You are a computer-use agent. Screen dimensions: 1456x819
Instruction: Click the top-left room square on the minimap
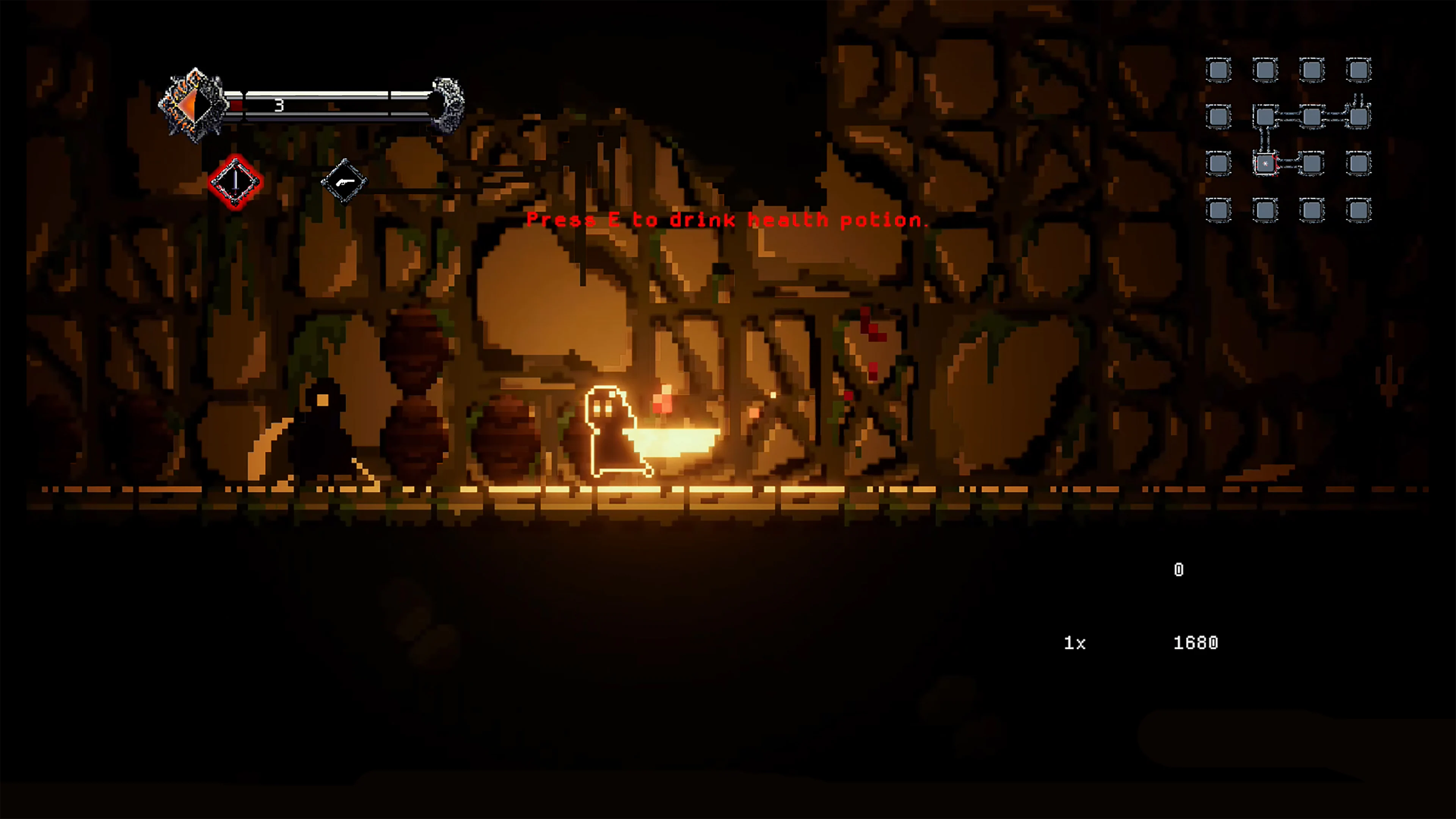1218,69
